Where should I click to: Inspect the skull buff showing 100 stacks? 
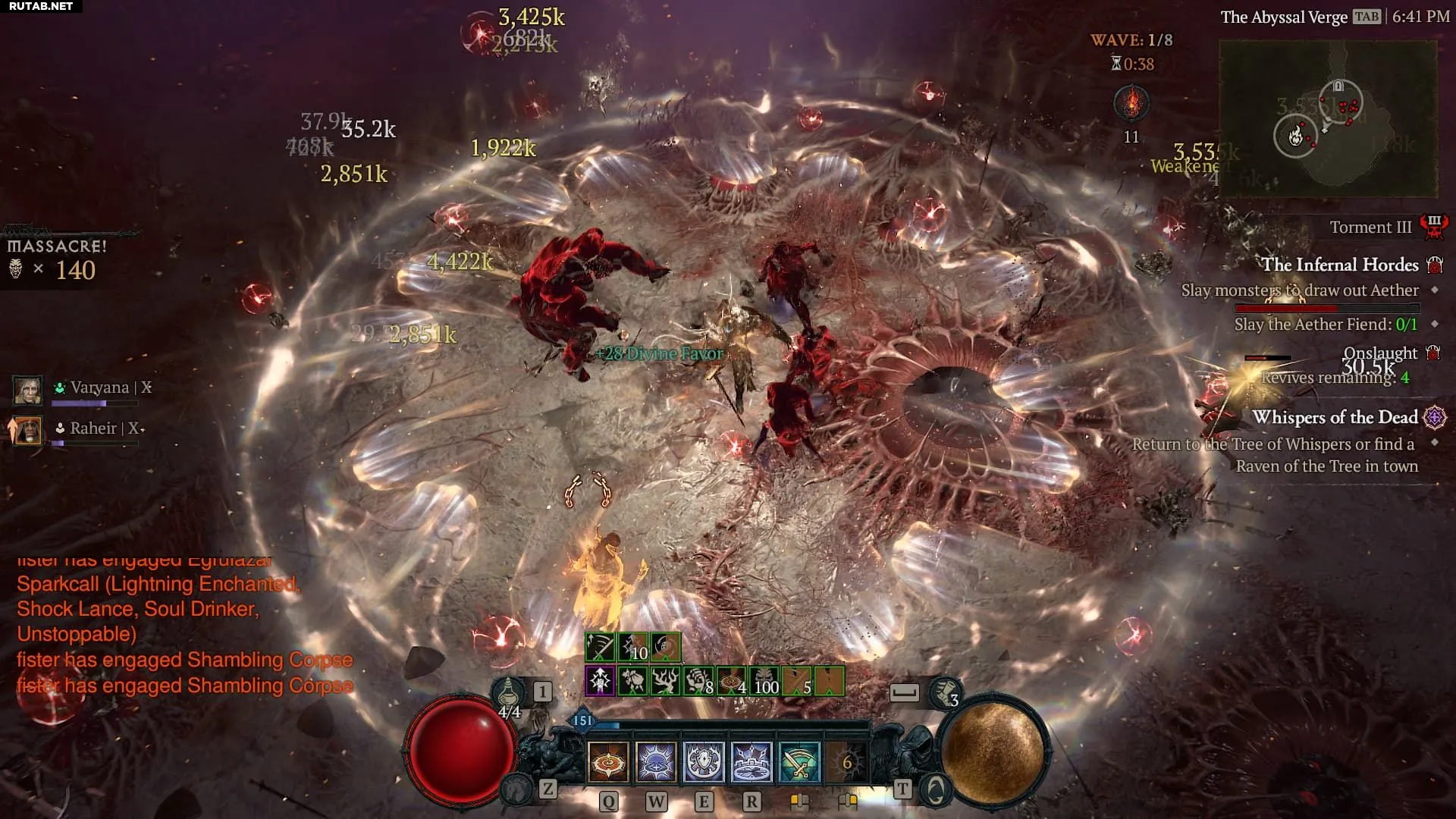(766, 681)
